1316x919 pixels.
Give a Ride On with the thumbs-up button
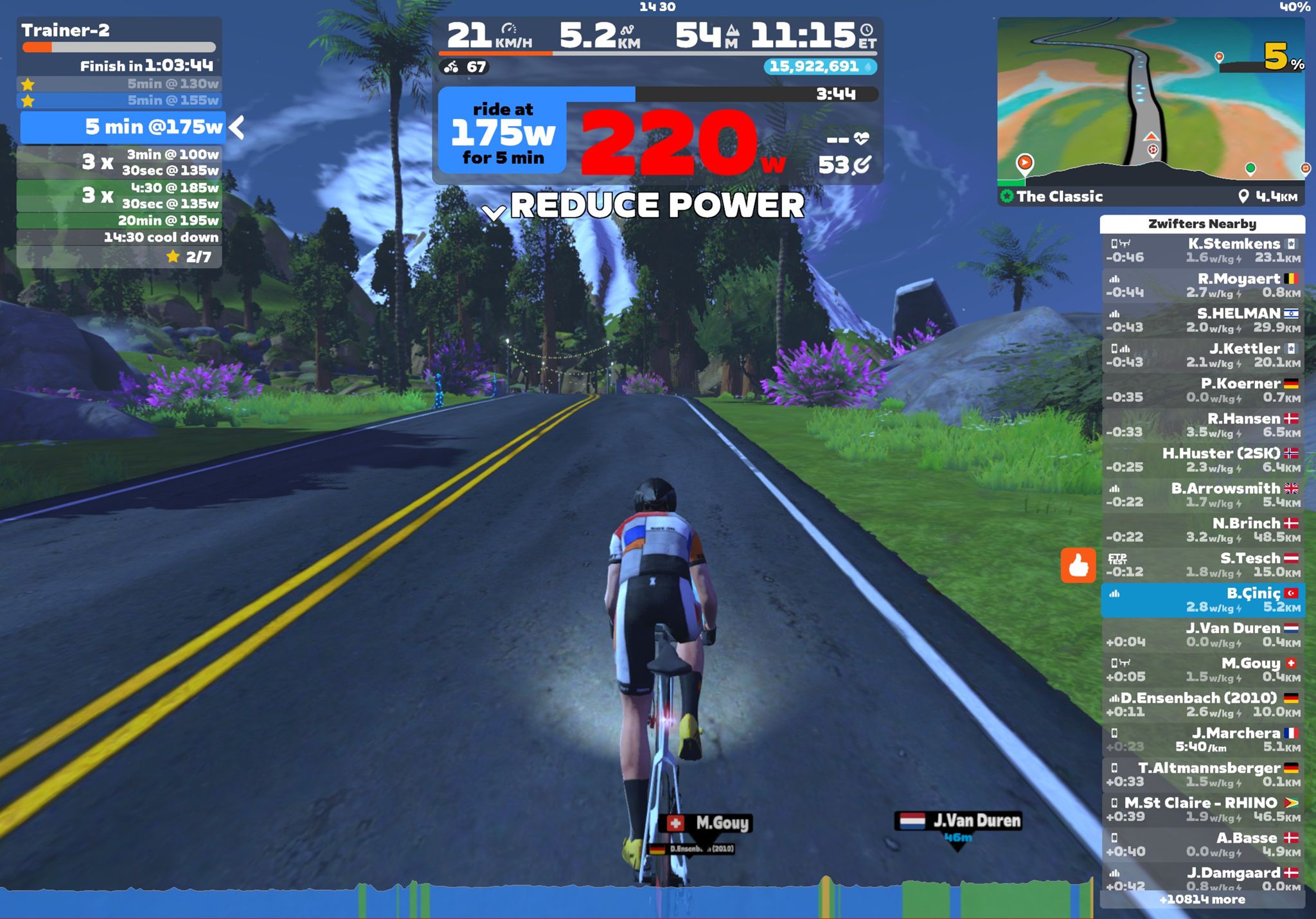(1078, 566)
